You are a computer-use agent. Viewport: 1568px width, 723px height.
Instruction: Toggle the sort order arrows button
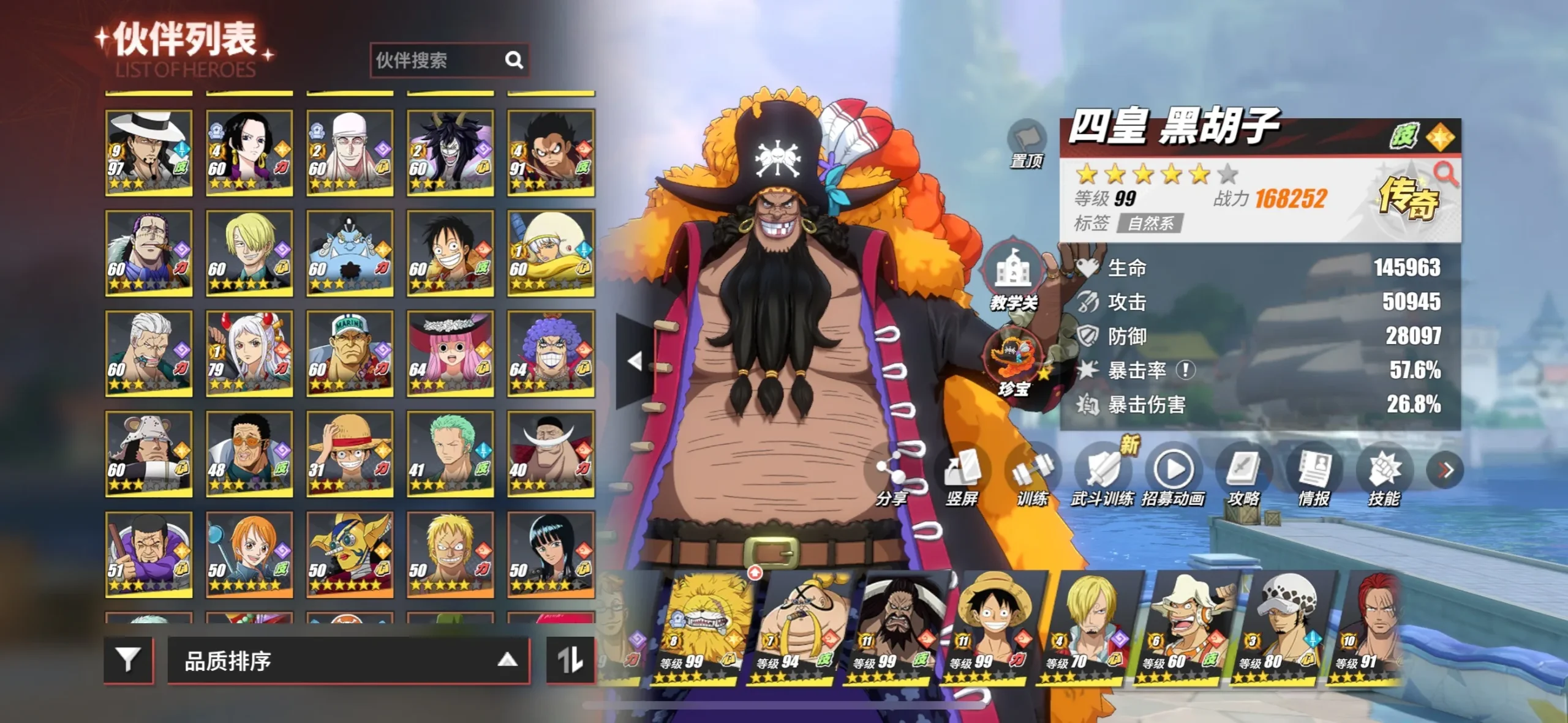coord(570,660)
